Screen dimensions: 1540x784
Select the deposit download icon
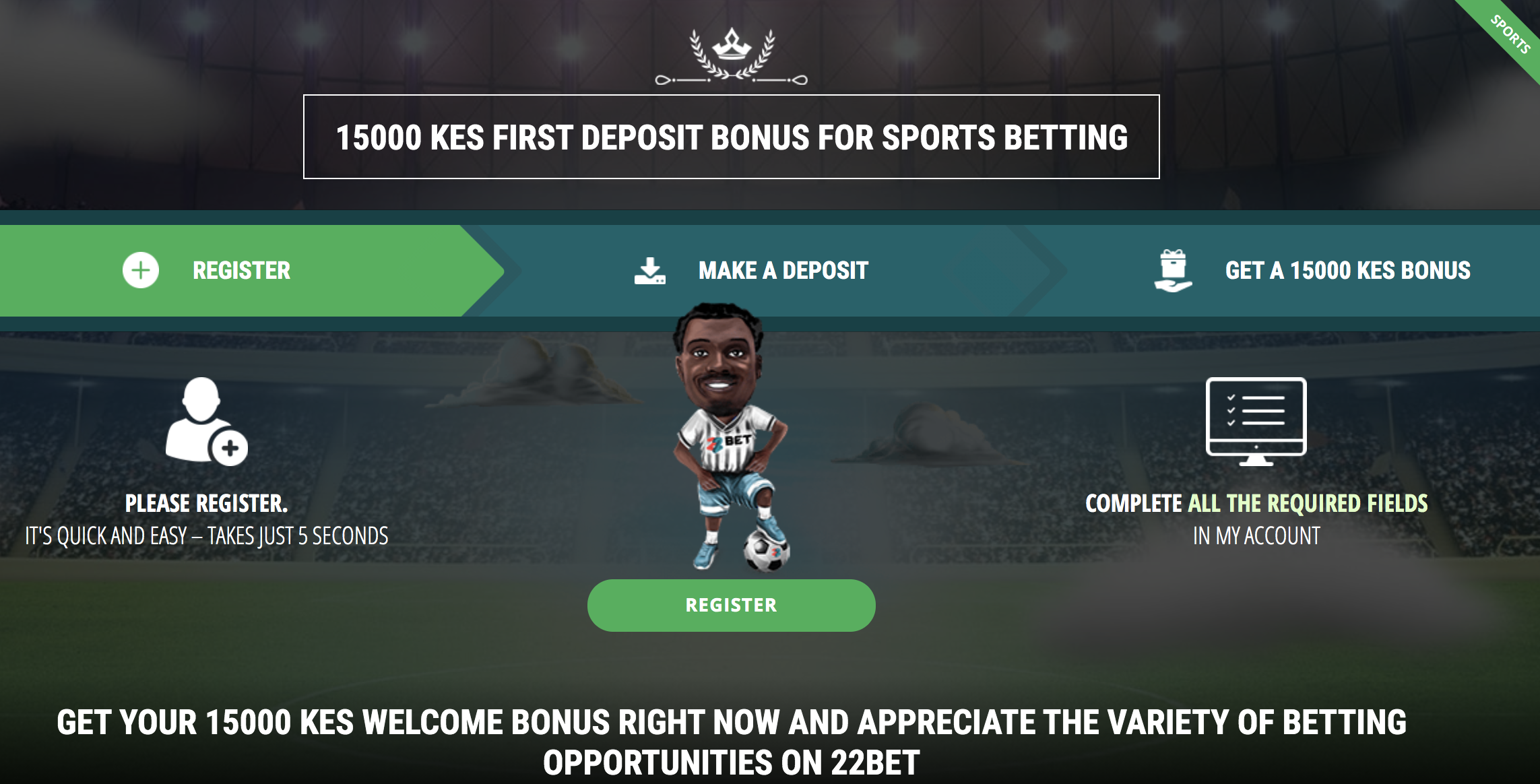click(x=650, y=269)
